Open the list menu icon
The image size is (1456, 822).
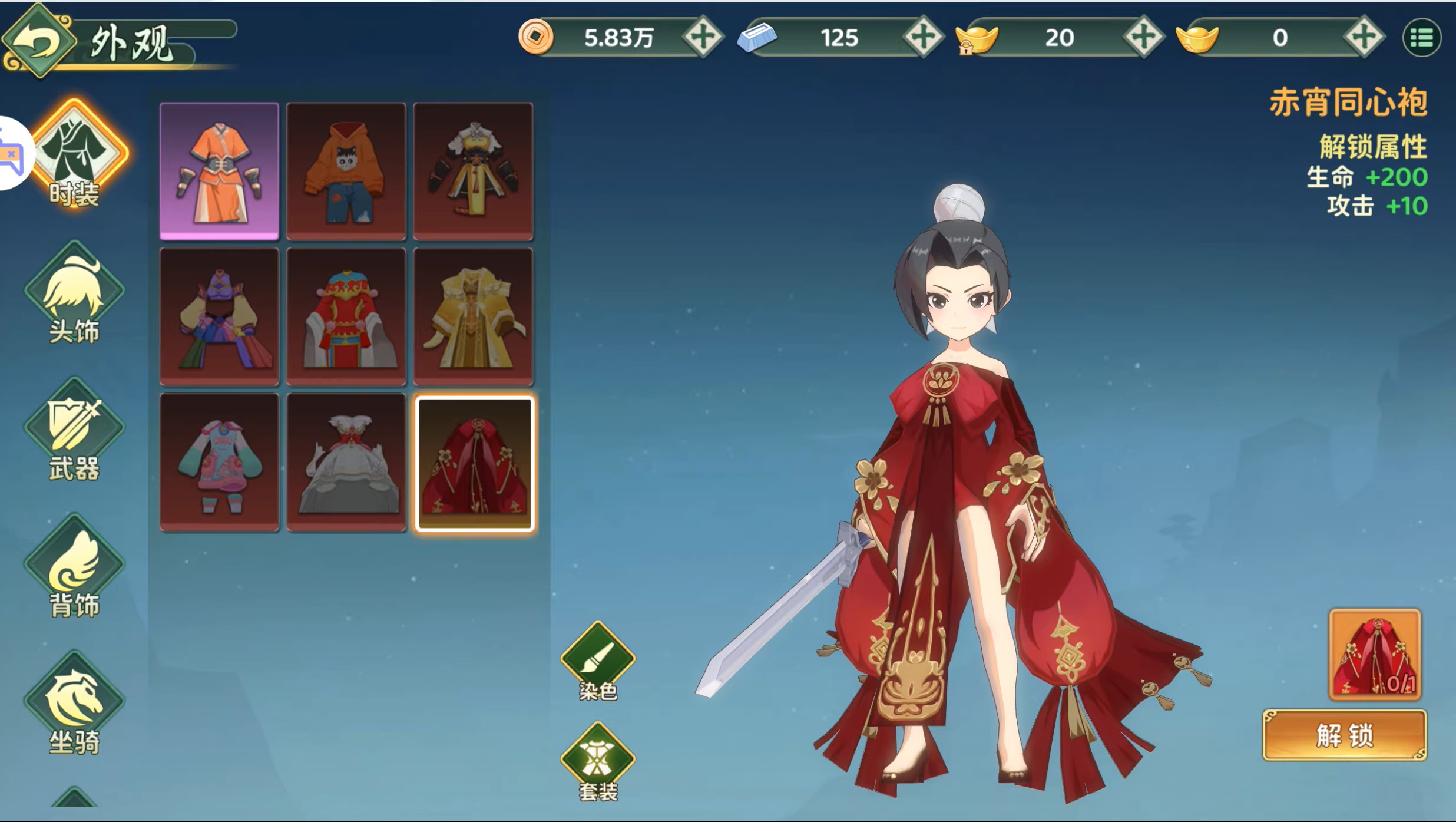[1422, 38]
